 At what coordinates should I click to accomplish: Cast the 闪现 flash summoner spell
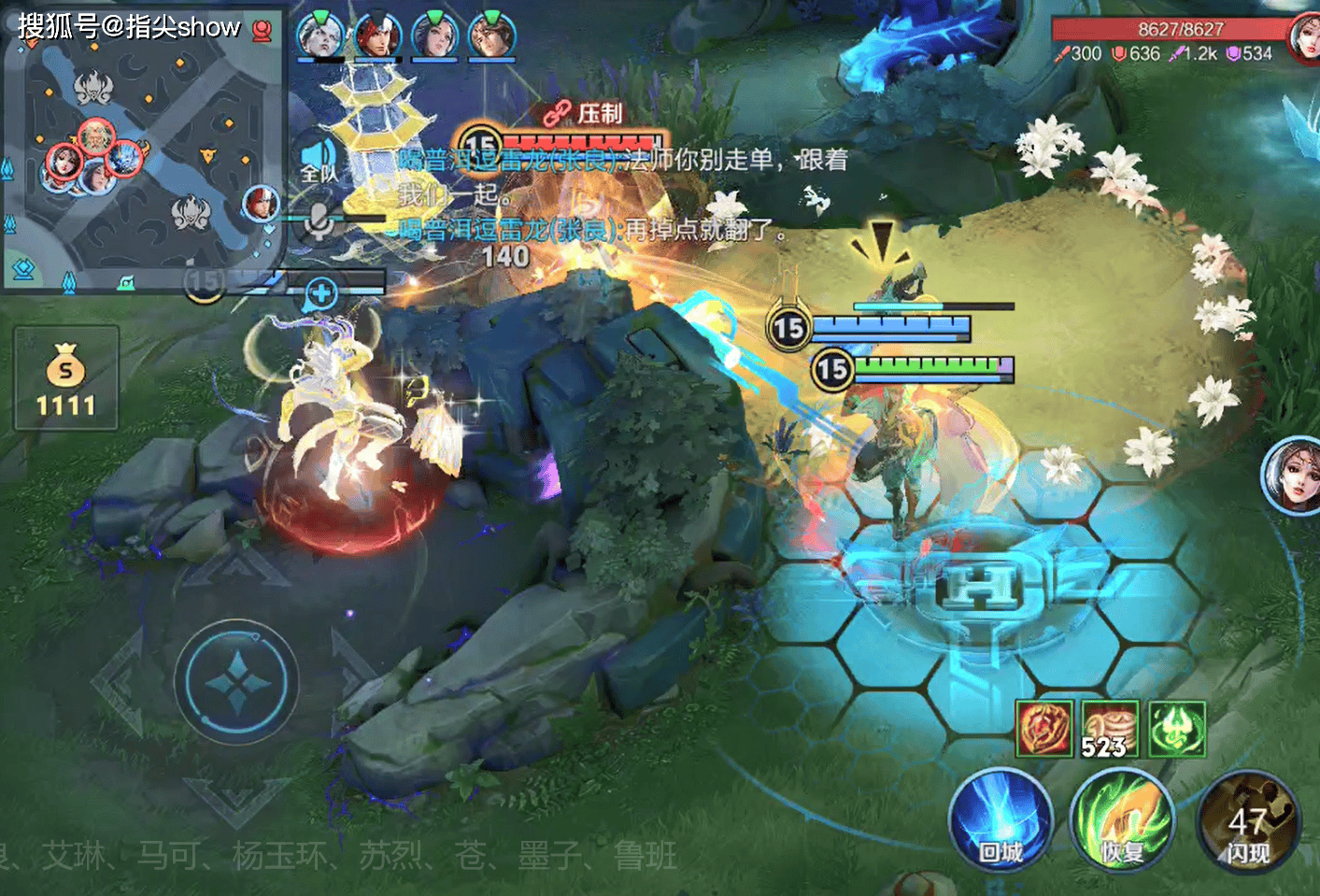click(x=1247, y=824)
